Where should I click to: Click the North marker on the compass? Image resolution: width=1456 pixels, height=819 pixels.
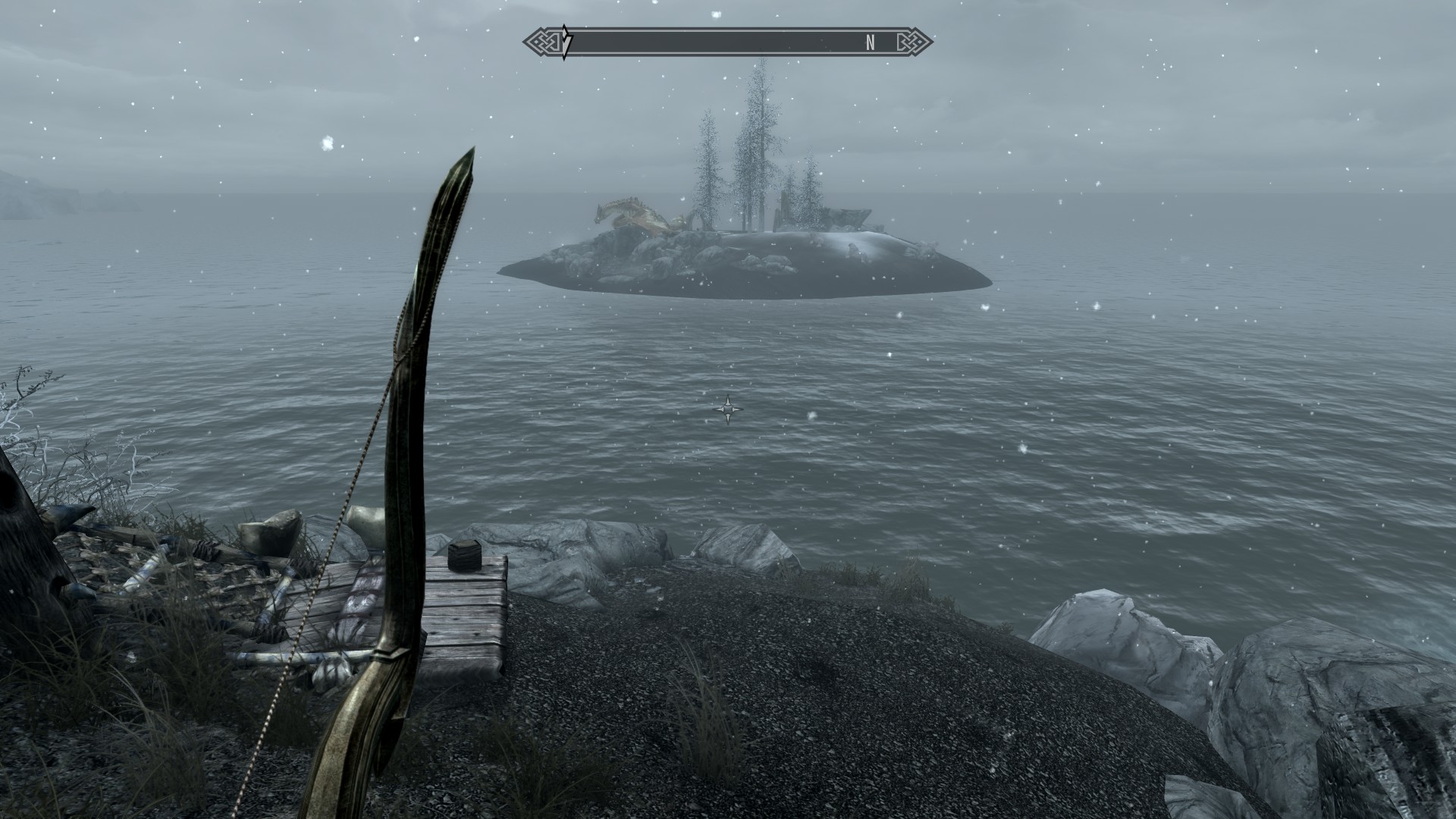(x=871, y=43)
